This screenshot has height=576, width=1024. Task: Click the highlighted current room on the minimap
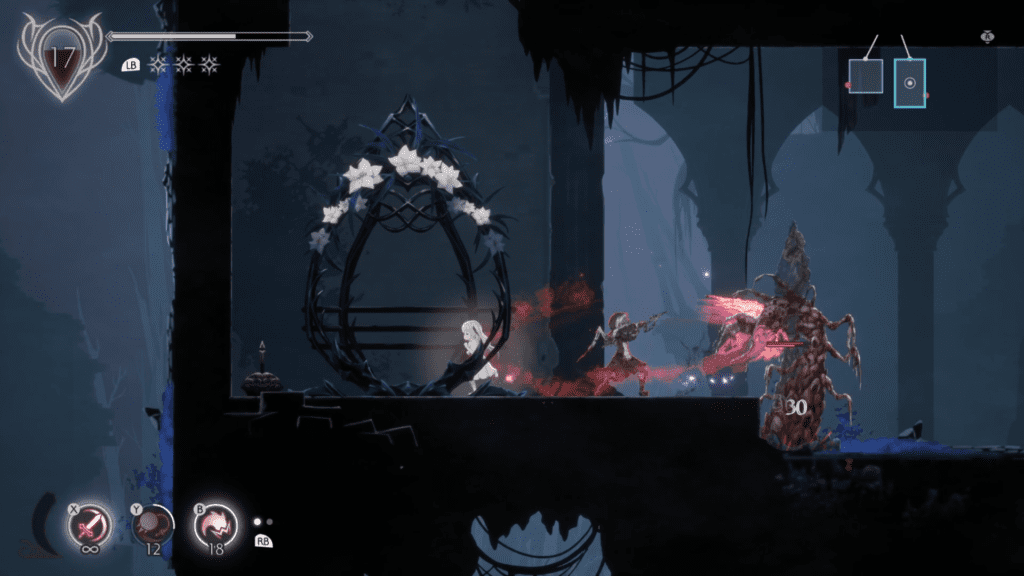909,83
